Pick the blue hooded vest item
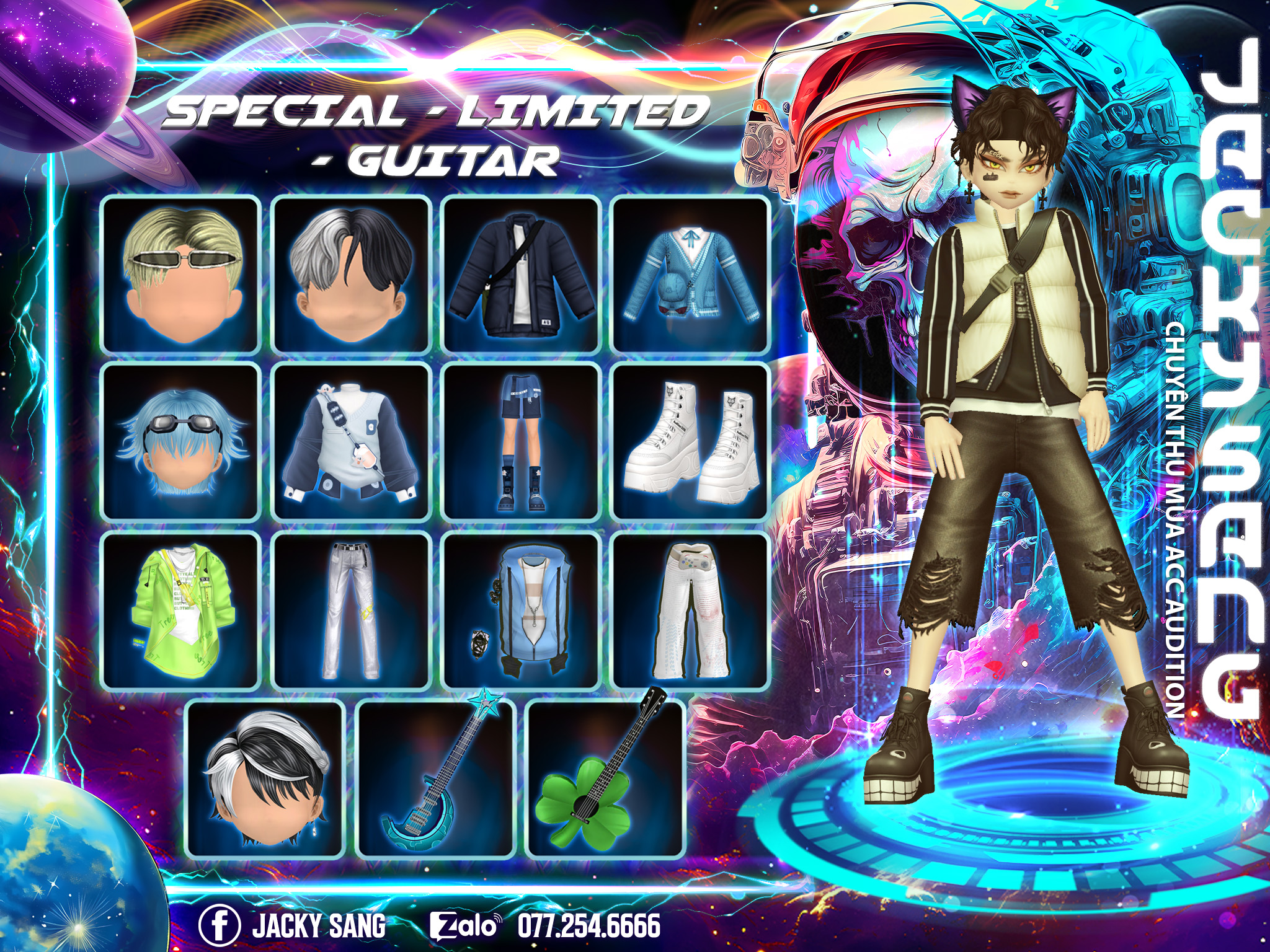 click(521, 610)
